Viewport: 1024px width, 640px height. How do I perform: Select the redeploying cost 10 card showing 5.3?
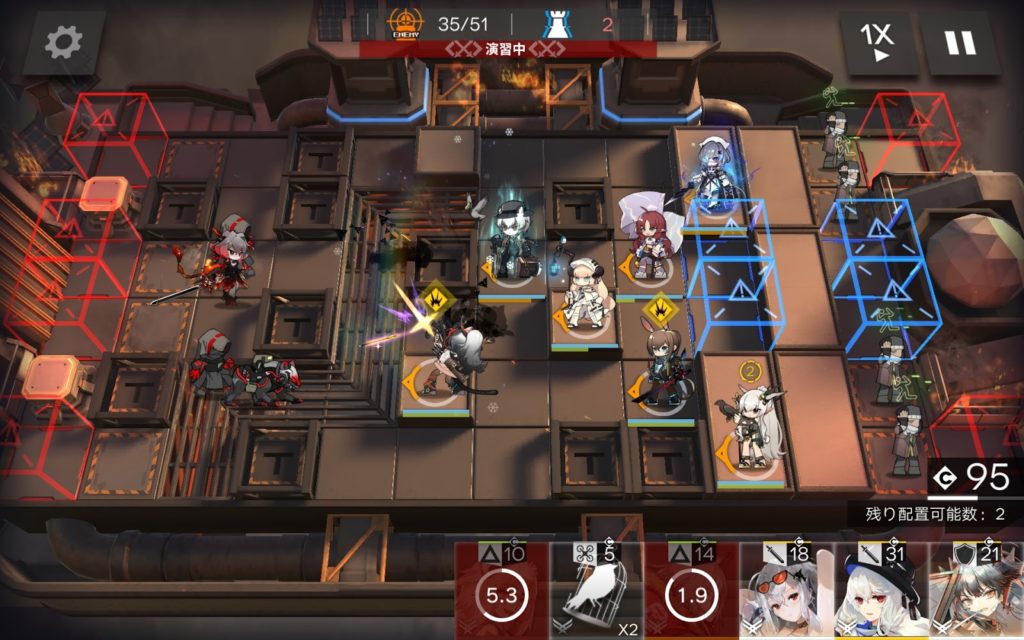coord(501,592)
